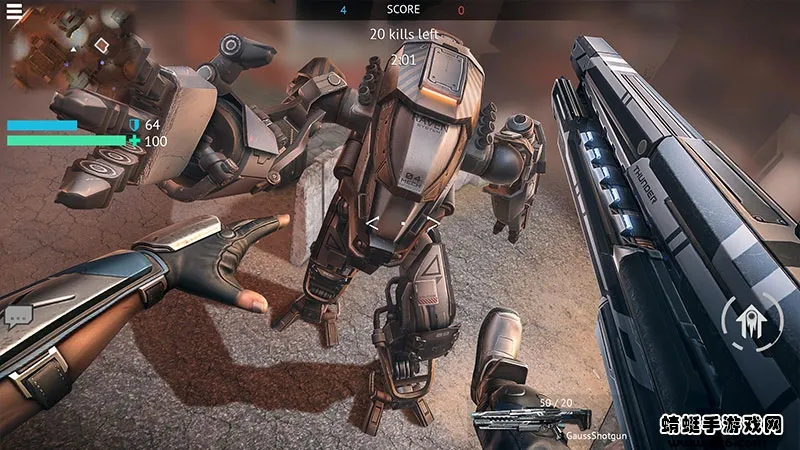Image resolution: width=800 pixels, height=450 pixels.
Task: Open the chat speech bubble
Action: pos(18,318)
